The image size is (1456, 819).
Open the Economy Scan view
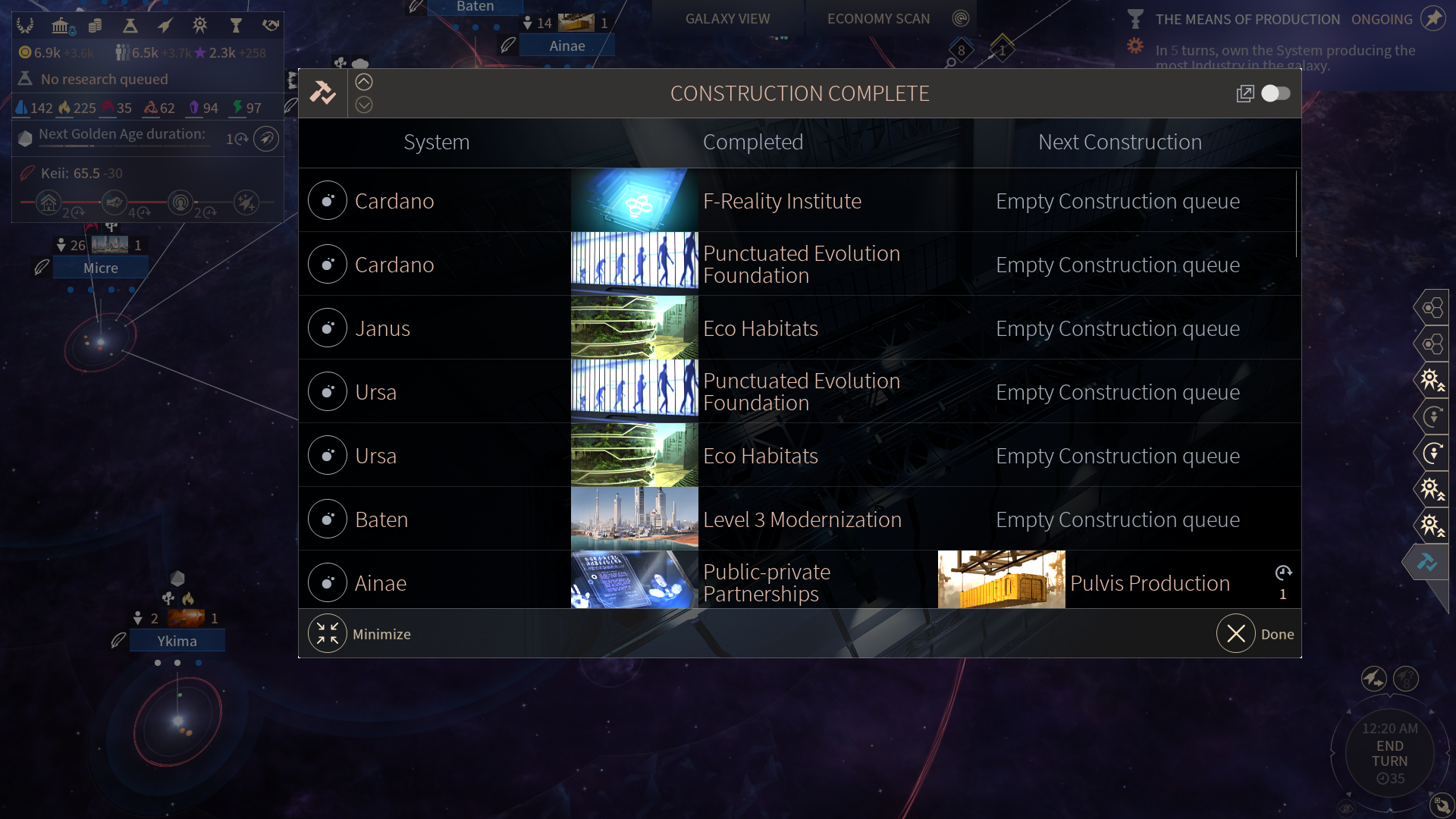pyautogui.click(x=878, y=19)
